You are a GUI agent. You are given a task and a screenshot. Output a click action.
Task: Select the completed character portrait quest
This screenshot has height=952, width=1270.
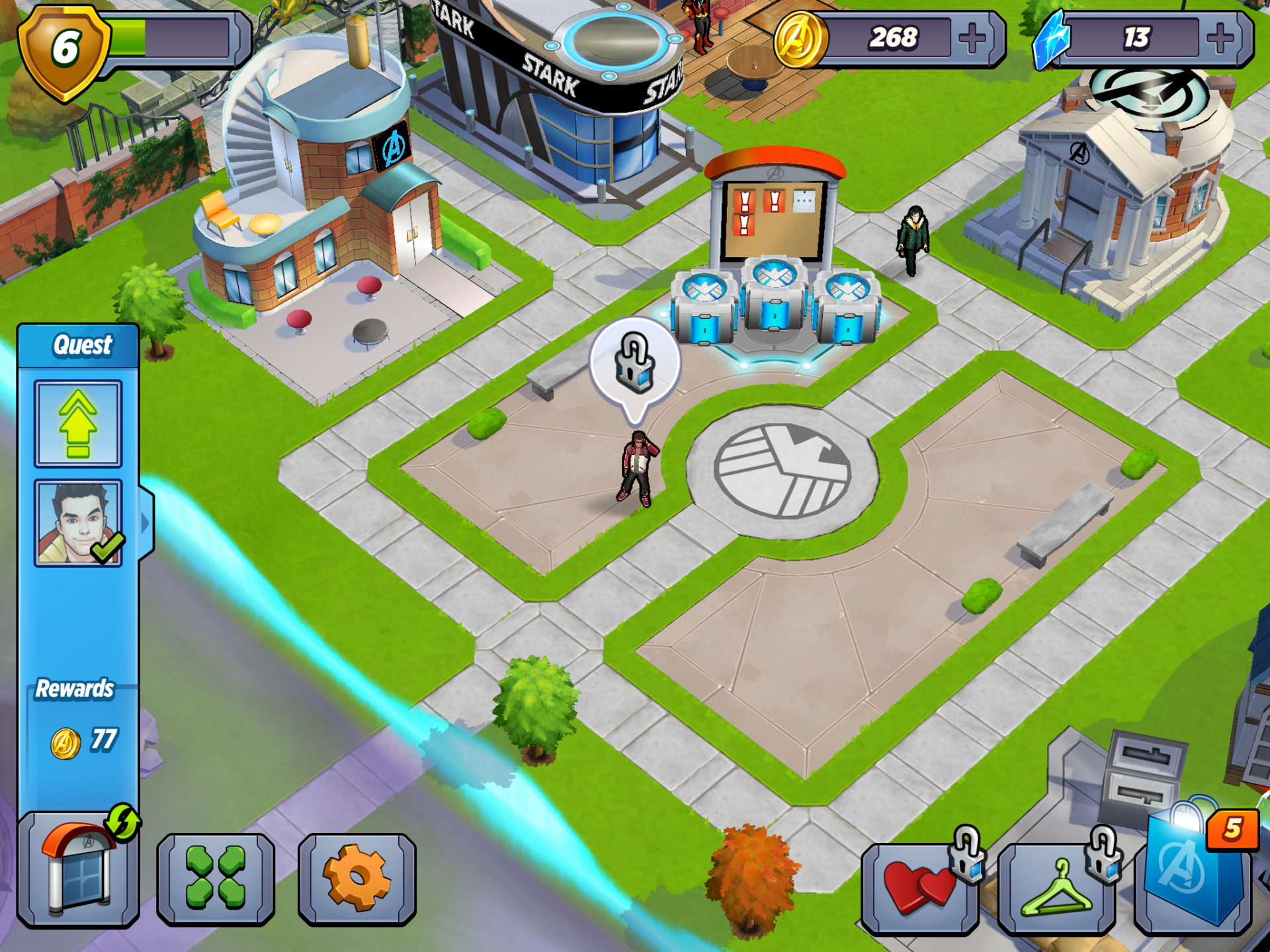[78, 523]
